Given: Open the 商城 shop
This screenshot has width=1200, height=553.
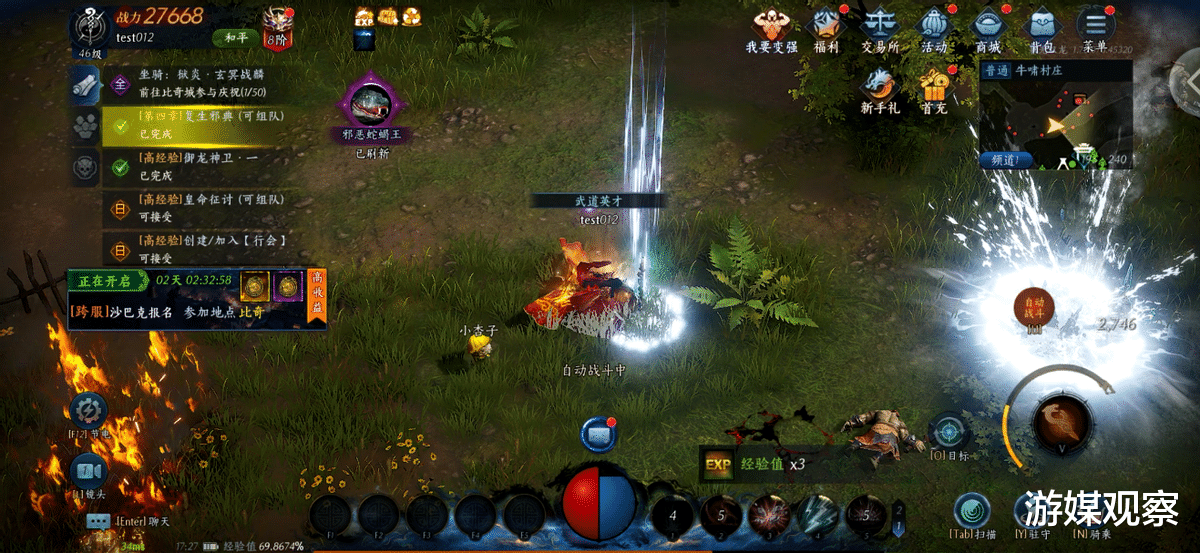Looking at the screenshot, I should point(988,26).
